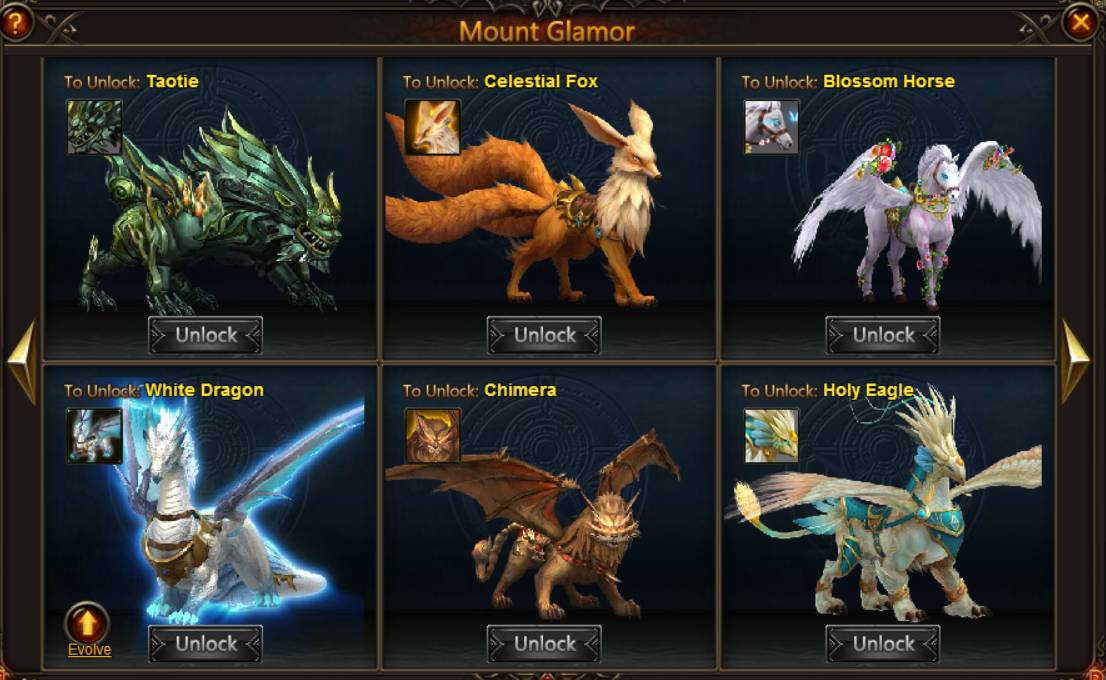Unlock the Celestial Fox mount
The width and height of the screenshot is (1106, 680).
point(544,335)
